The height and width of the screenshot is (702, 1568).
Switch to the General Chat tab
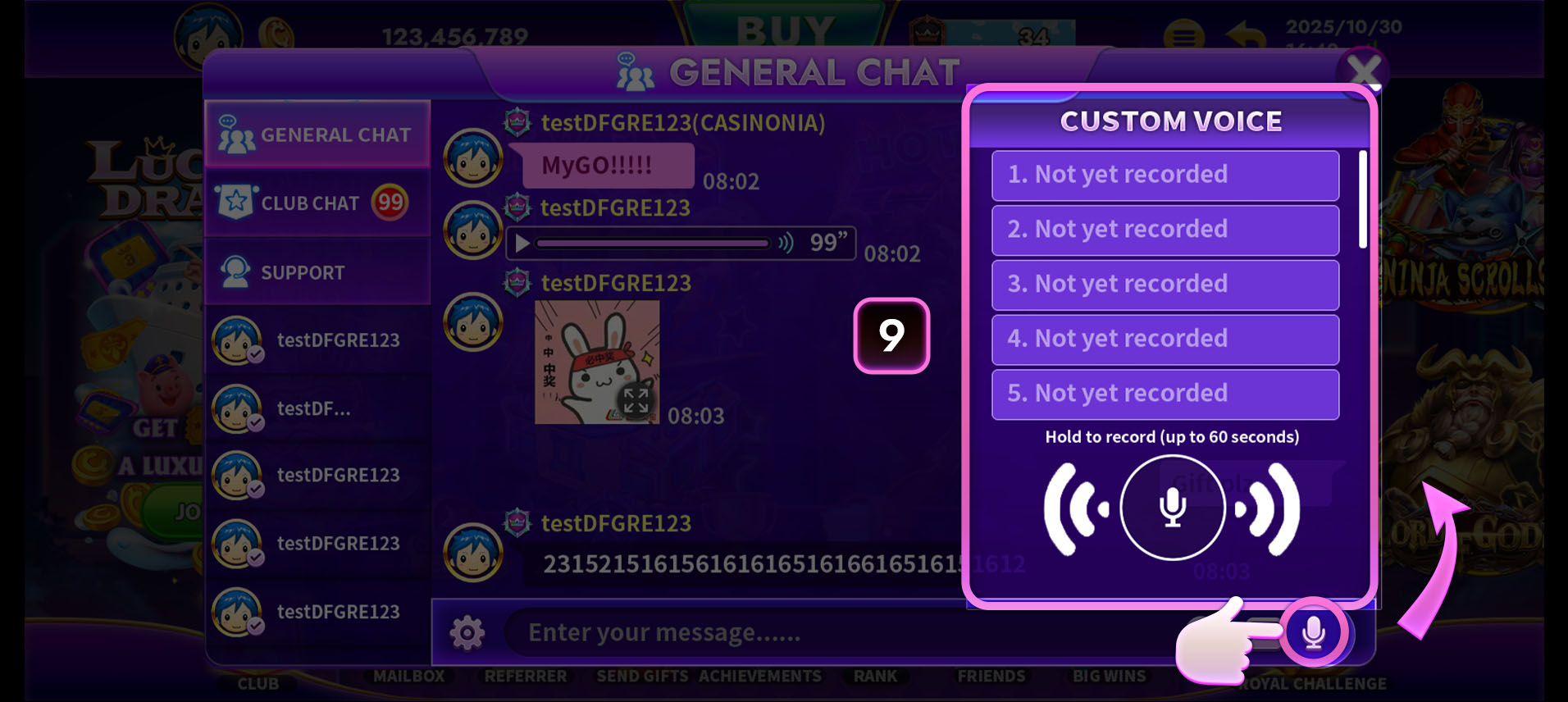[x=318, y=134]
